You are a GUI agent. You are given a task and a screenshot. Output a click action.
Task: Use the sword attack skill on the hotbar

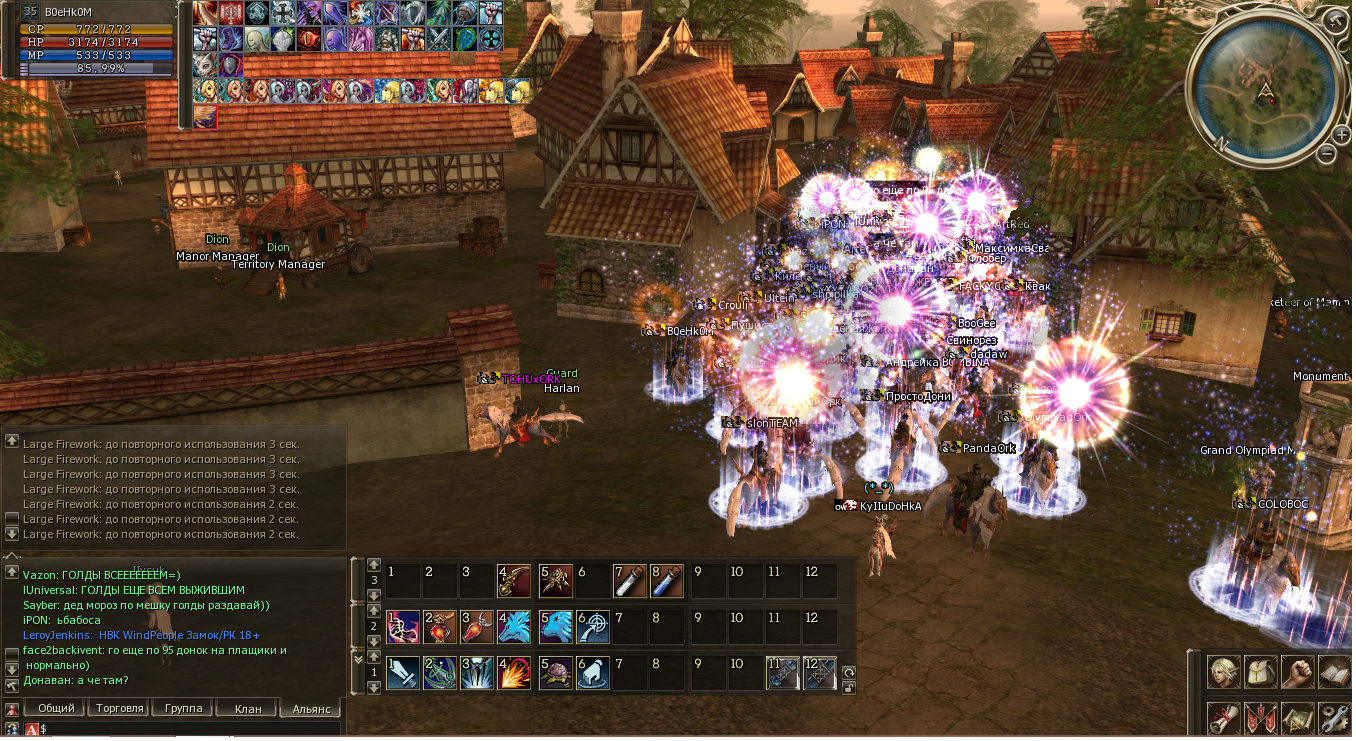[x=402, y=673]
